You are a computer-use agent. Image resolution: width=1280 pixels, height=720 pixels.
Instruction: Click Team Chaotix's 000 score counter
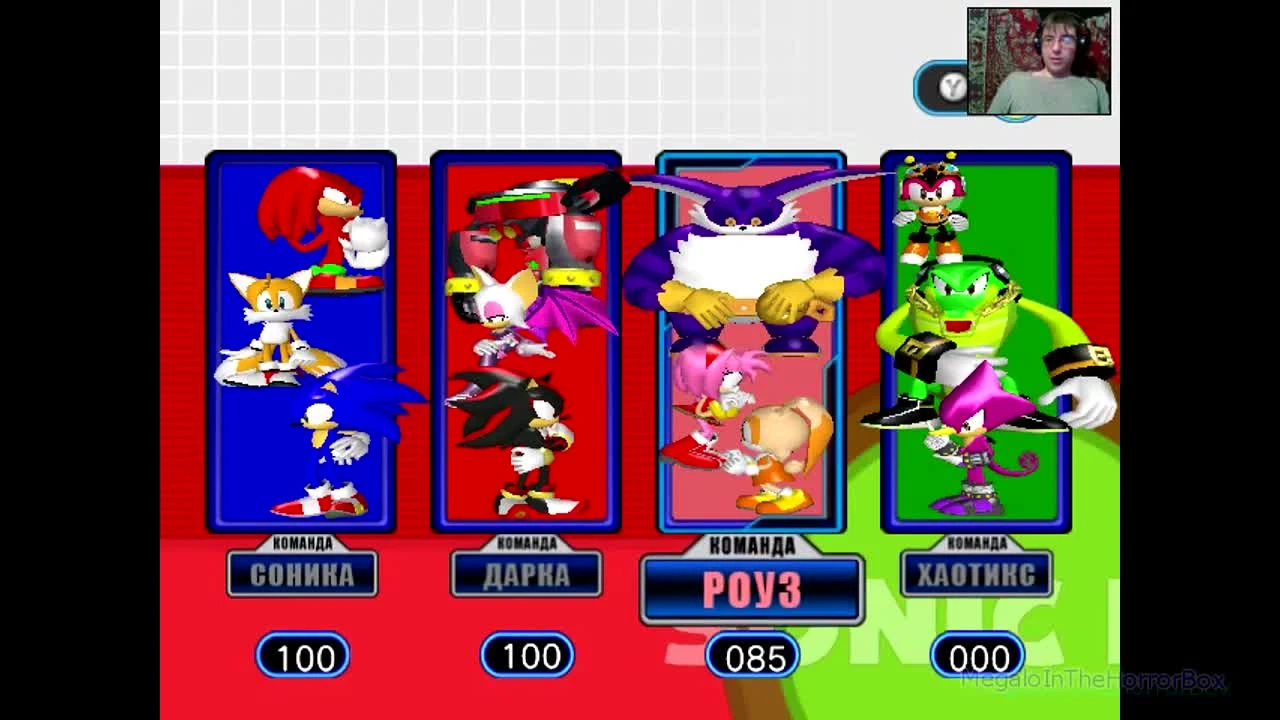point(978,657)
